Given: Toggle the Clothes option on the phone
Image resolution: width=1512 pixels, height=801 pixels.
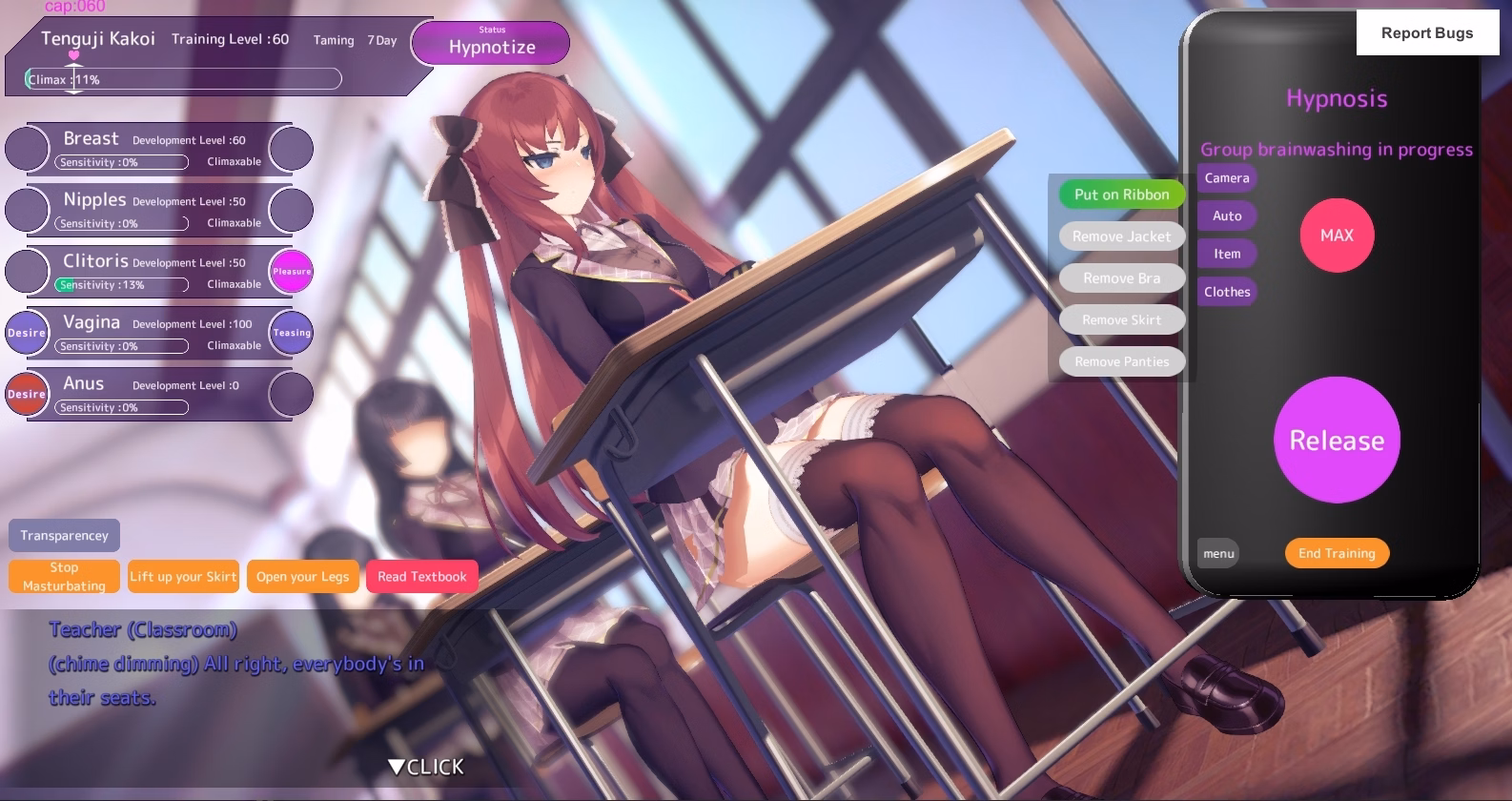Looking at the screenshot, I should 1227,291.
